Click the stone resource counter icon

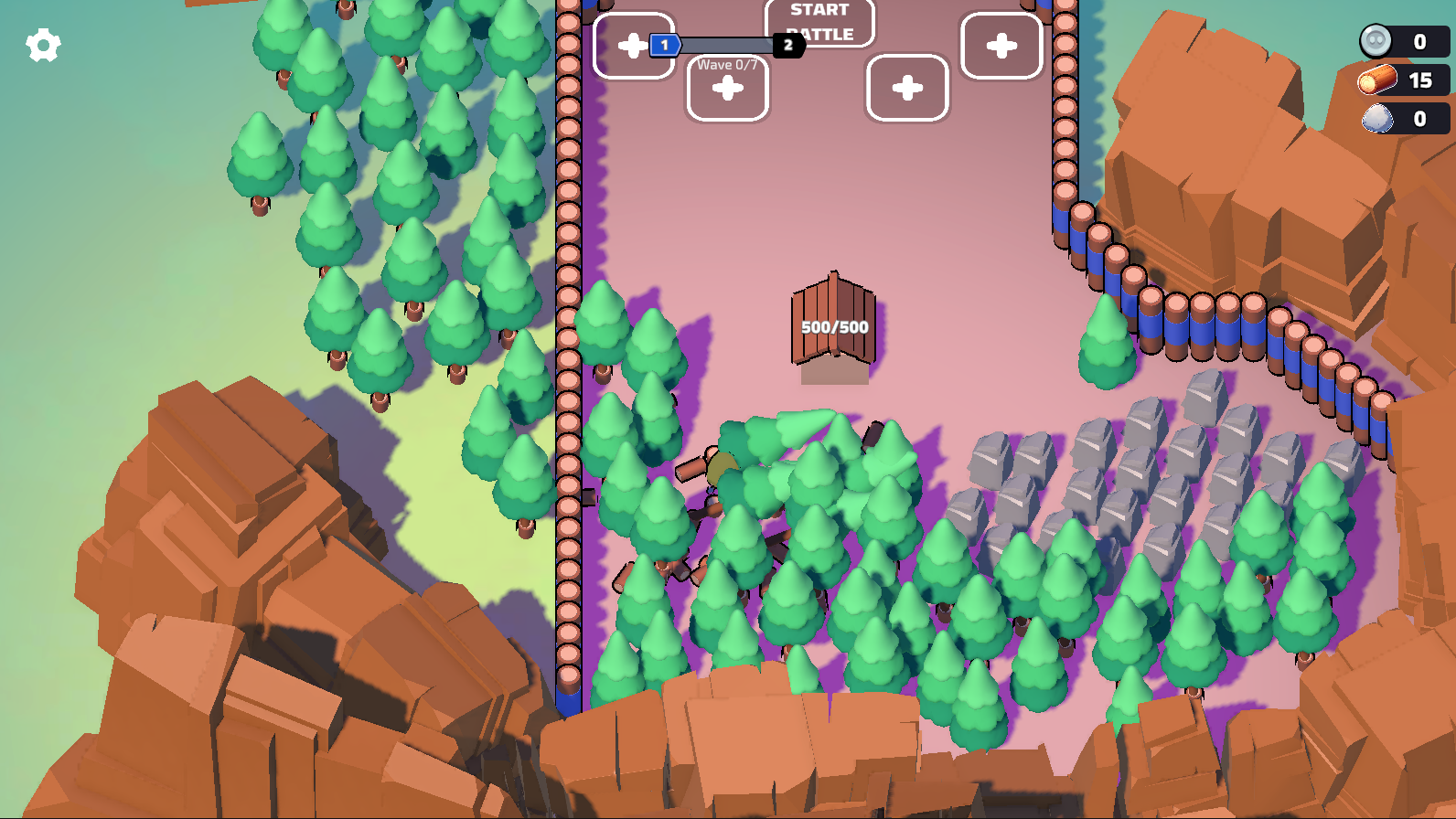(1376, 118)
